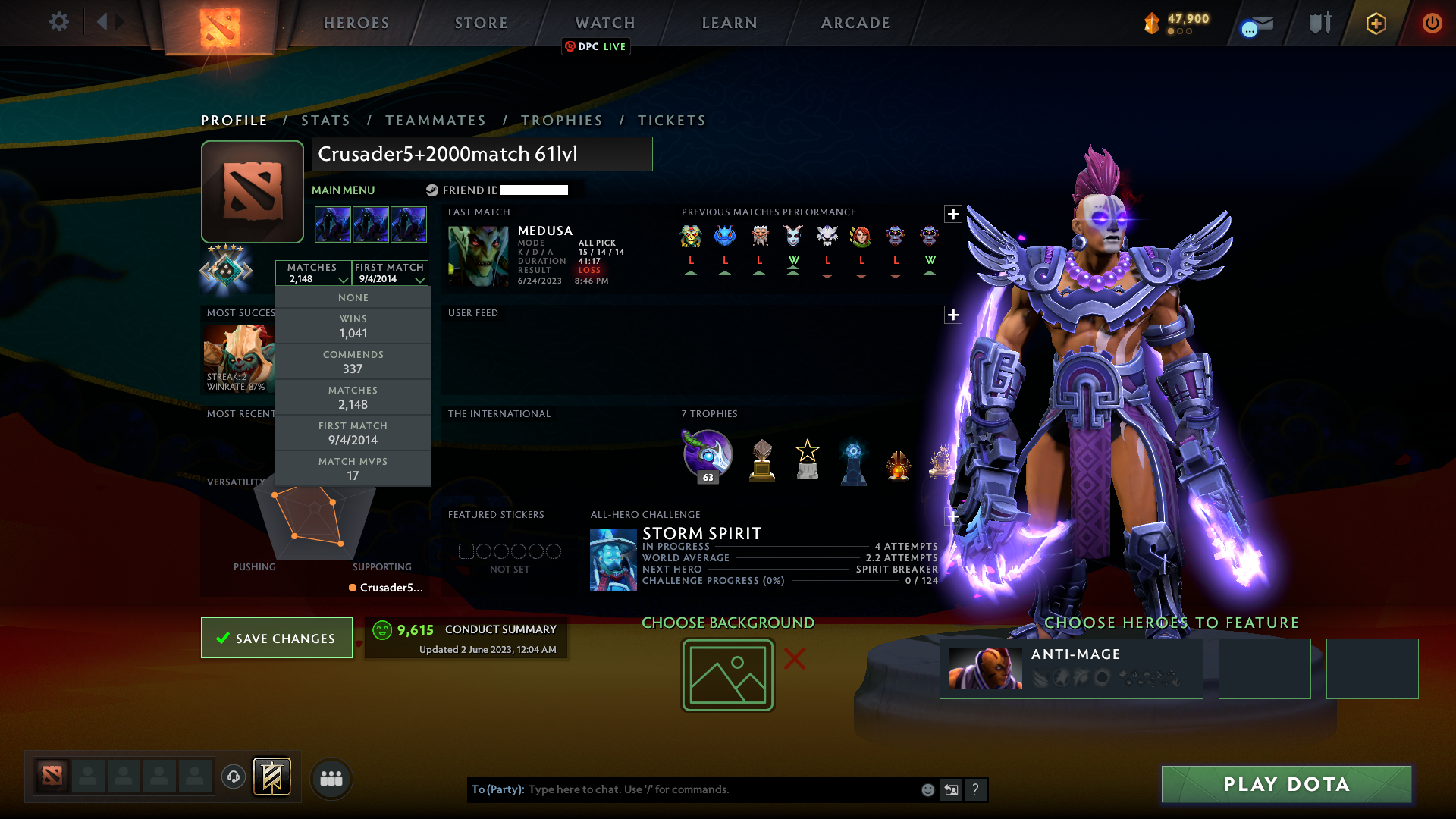
Task: Open the settings gear
Action: pyautogui.click(x=59, y=22)
